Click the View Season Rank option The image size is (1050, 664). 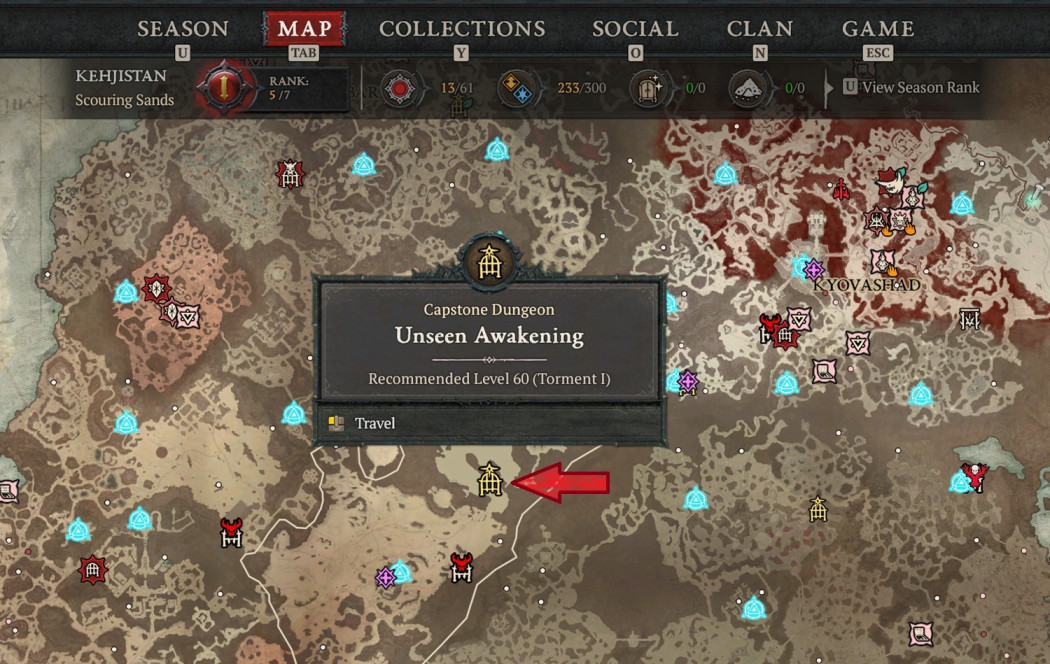coord(920,87)
